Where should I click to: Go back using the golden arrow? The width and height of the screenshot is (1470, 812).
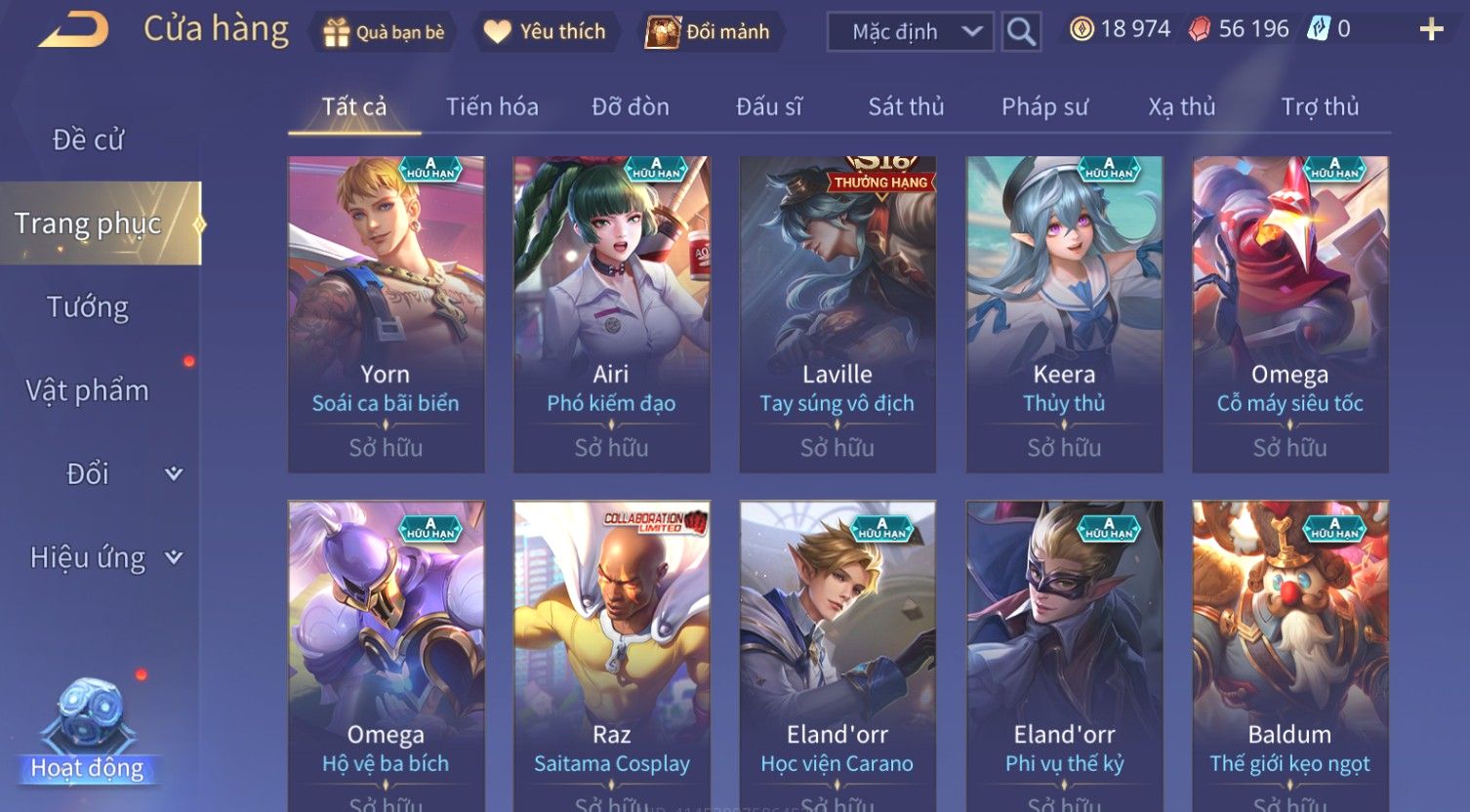[x=73, y=30]
